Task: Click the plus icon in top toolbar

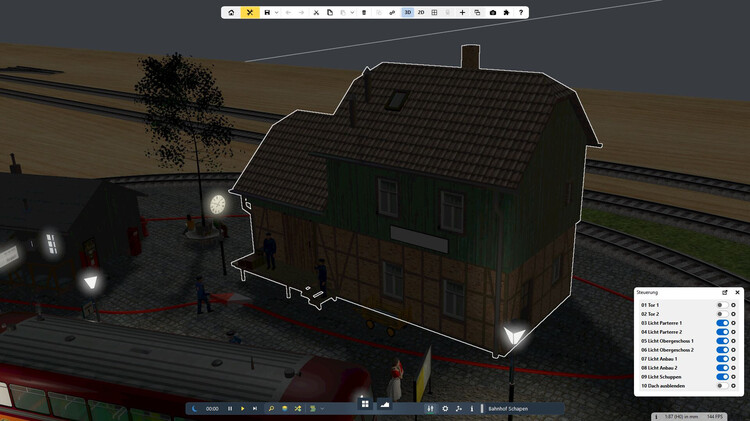Action: [x=462, y=12]
